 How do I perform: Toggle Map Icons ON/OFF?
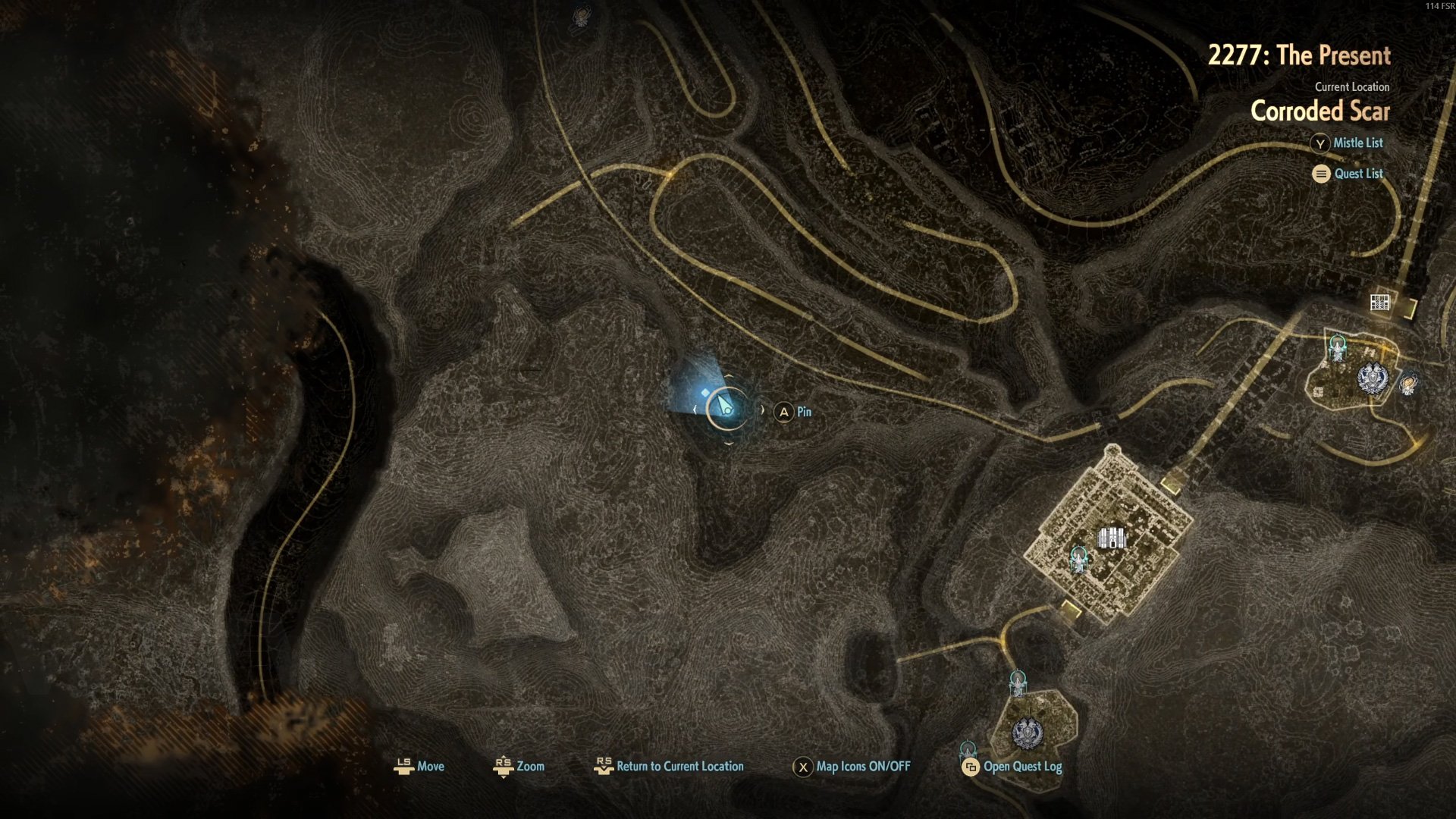[x=852, y=767]
